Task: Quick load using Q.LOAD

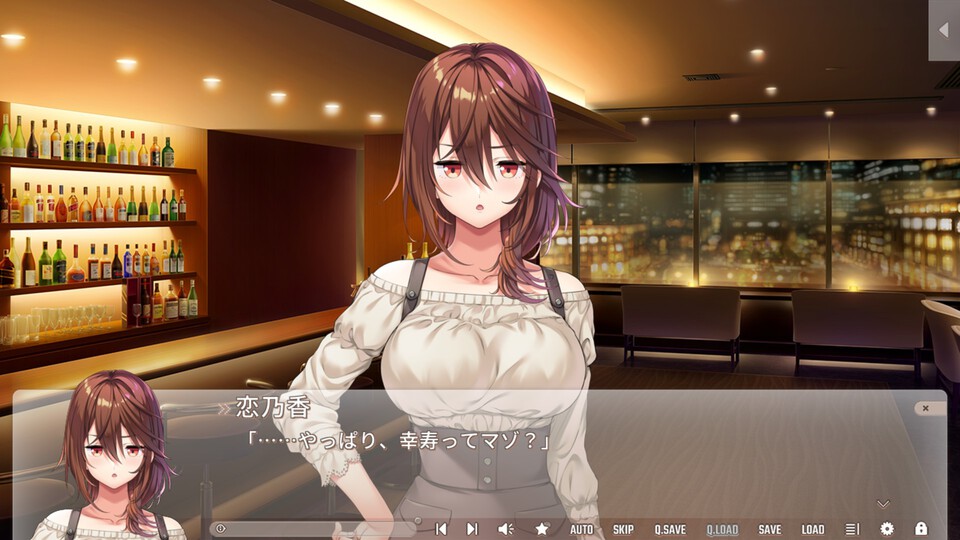Action: click(722, 529)
